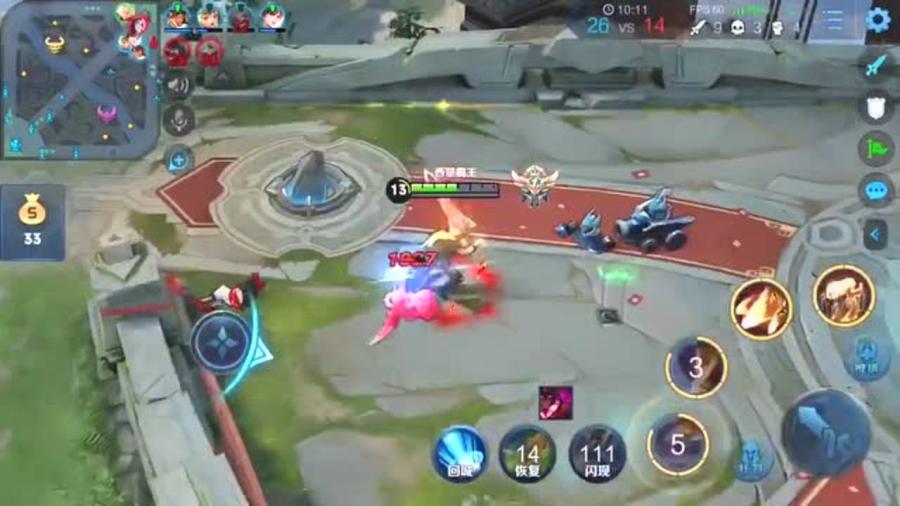
Task: Open the settings gear
Action: [877, 20]
